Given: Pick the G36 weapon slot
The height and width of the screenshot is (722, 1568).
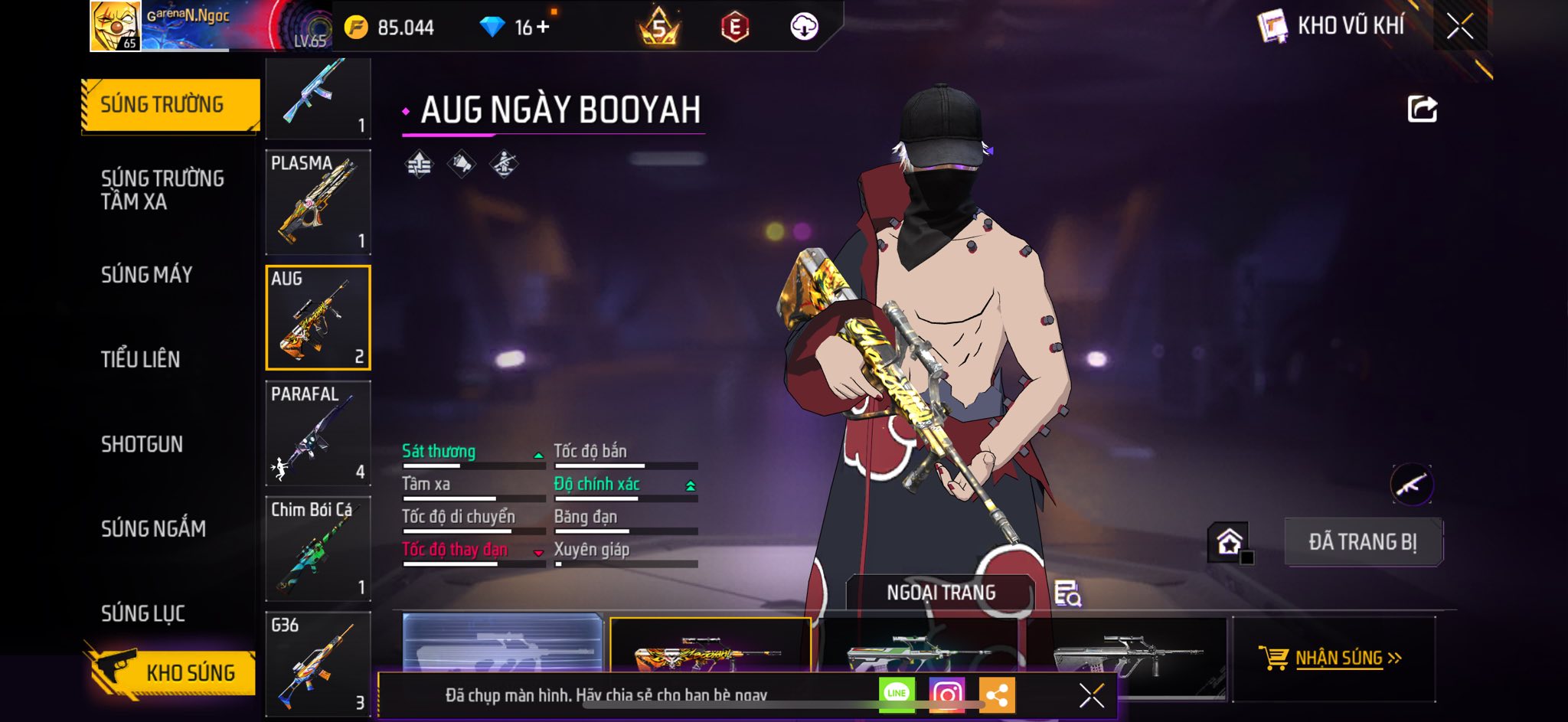Looking at the screenshot, I should 318,663.
